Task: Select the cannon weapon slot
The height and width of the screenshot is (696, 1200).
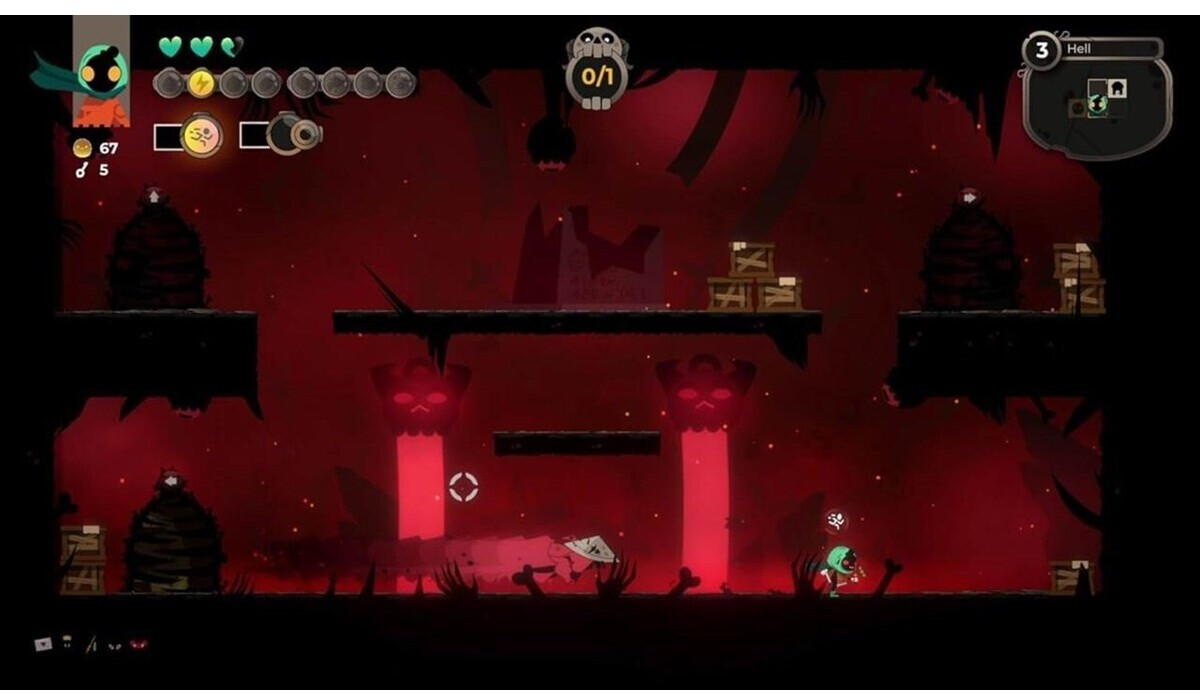Action: tap(291, 134)
